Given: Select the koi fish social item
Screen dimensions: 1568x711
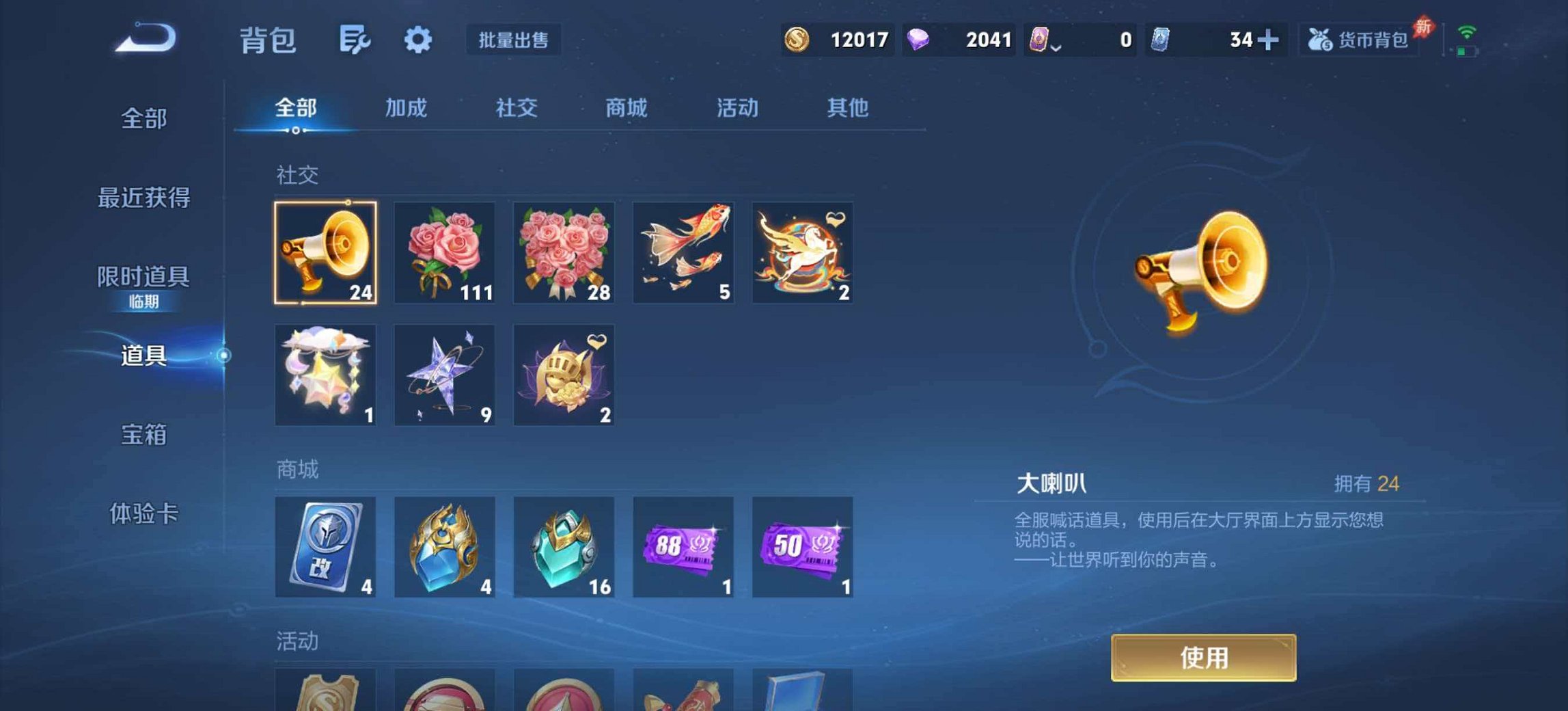Looking at the screenshot, I should coord(683,253).
